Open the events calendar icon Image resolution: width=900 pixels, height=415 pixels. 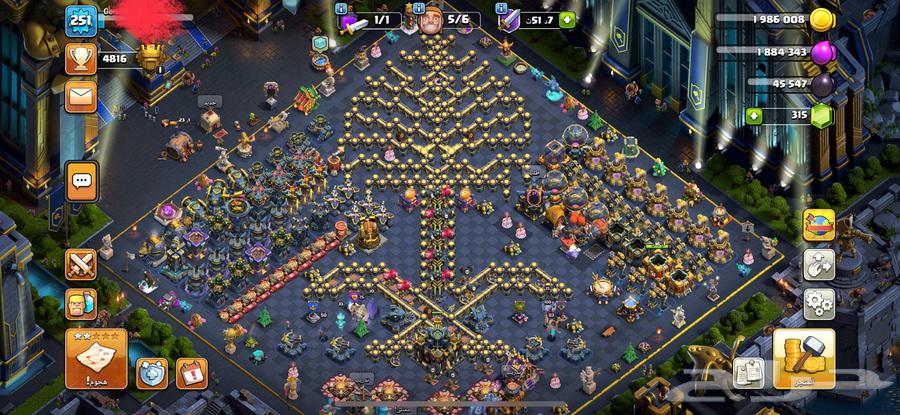[x=191, y=373]
